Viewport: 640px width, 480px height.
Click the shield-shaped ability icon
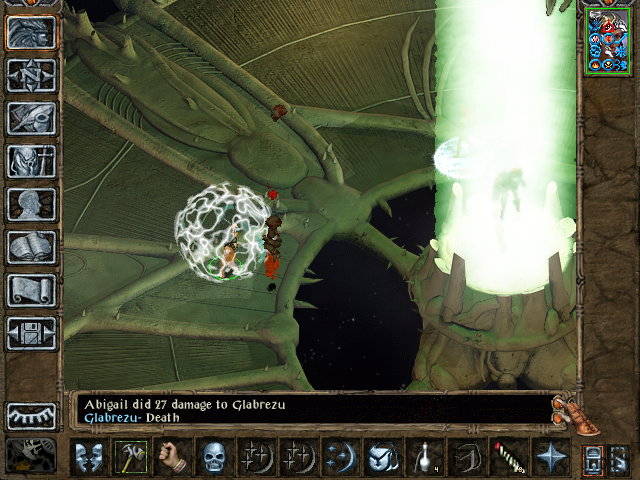[x=382, y=457]
